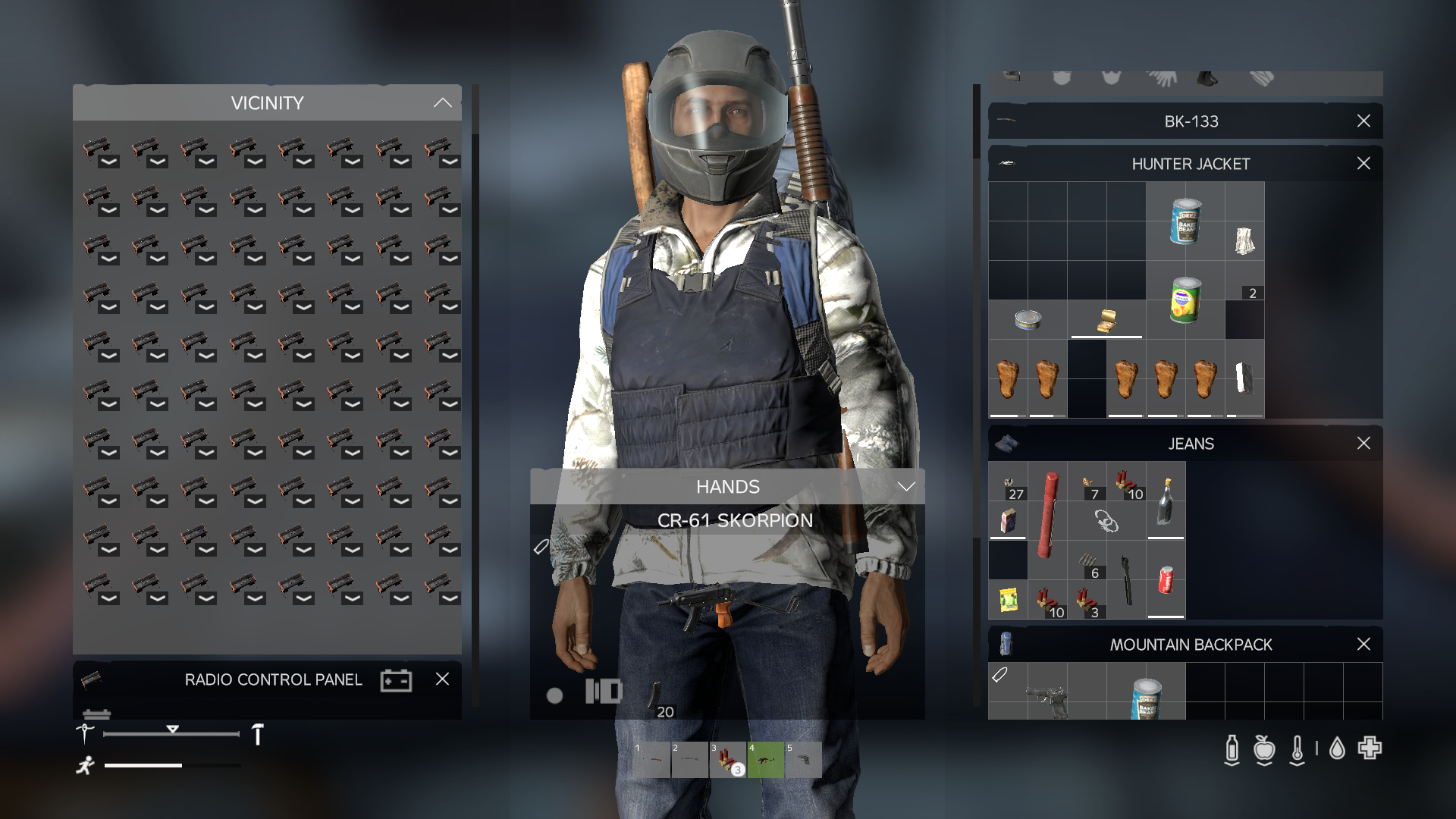Image resolution: width=1456 pixels, height=819 pixels.
Task: Select the red road flare in Jeans
Action: click(1048, 514)
